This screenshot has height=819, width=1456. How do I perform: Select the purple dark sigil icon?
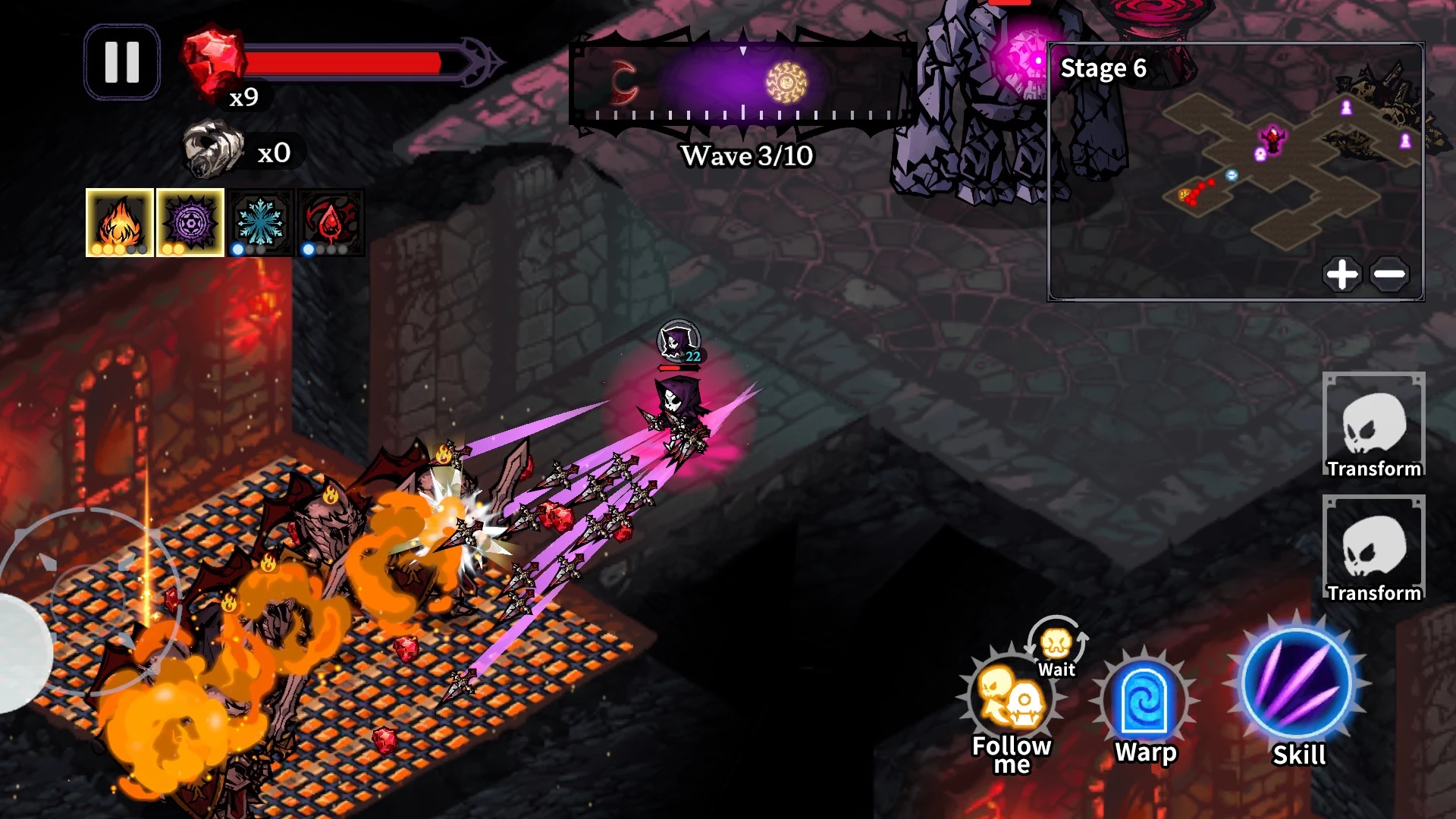[190, 222]
